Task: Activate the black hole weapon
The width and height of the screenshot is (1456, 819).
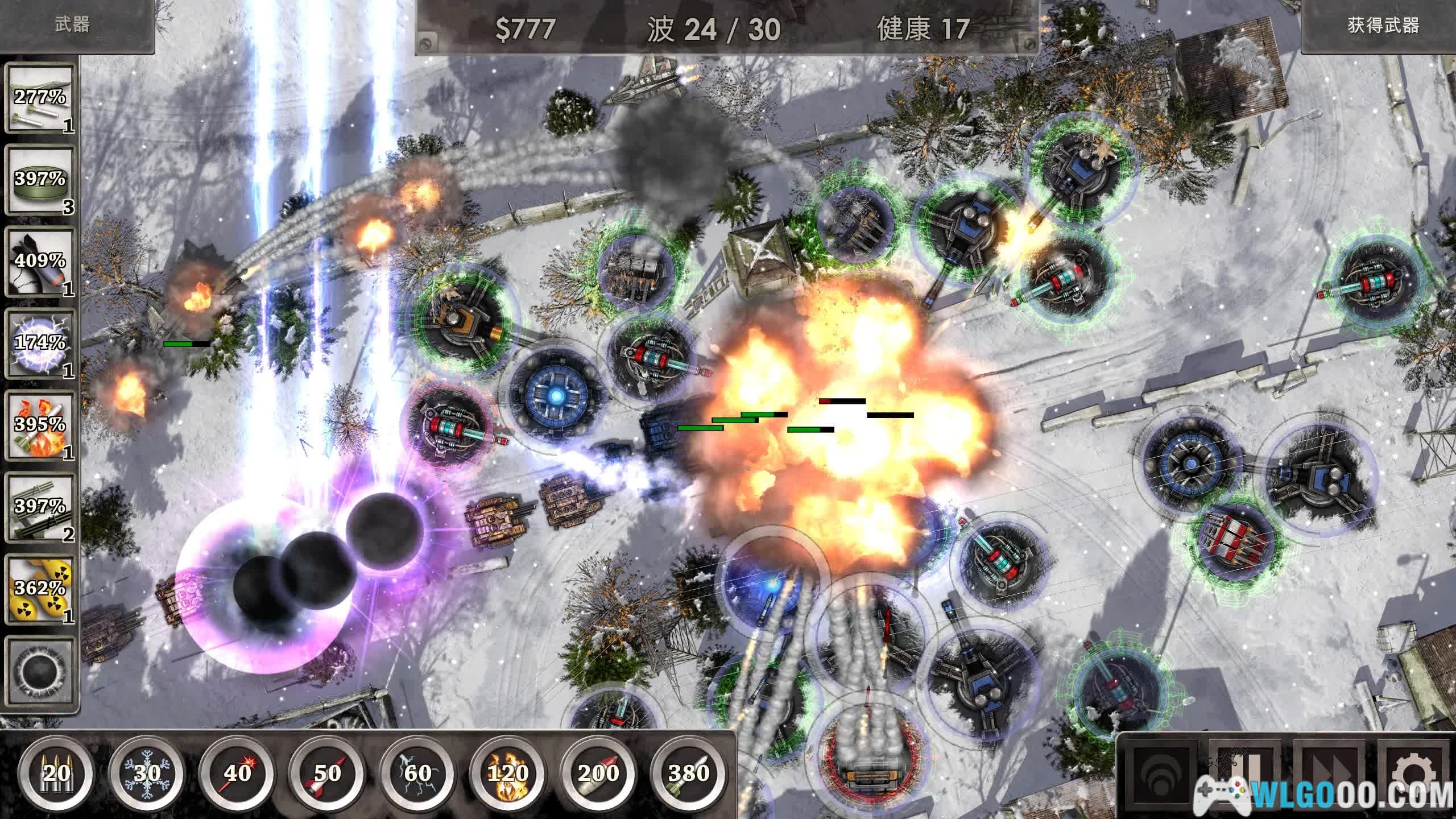Action: pos(40,671)
